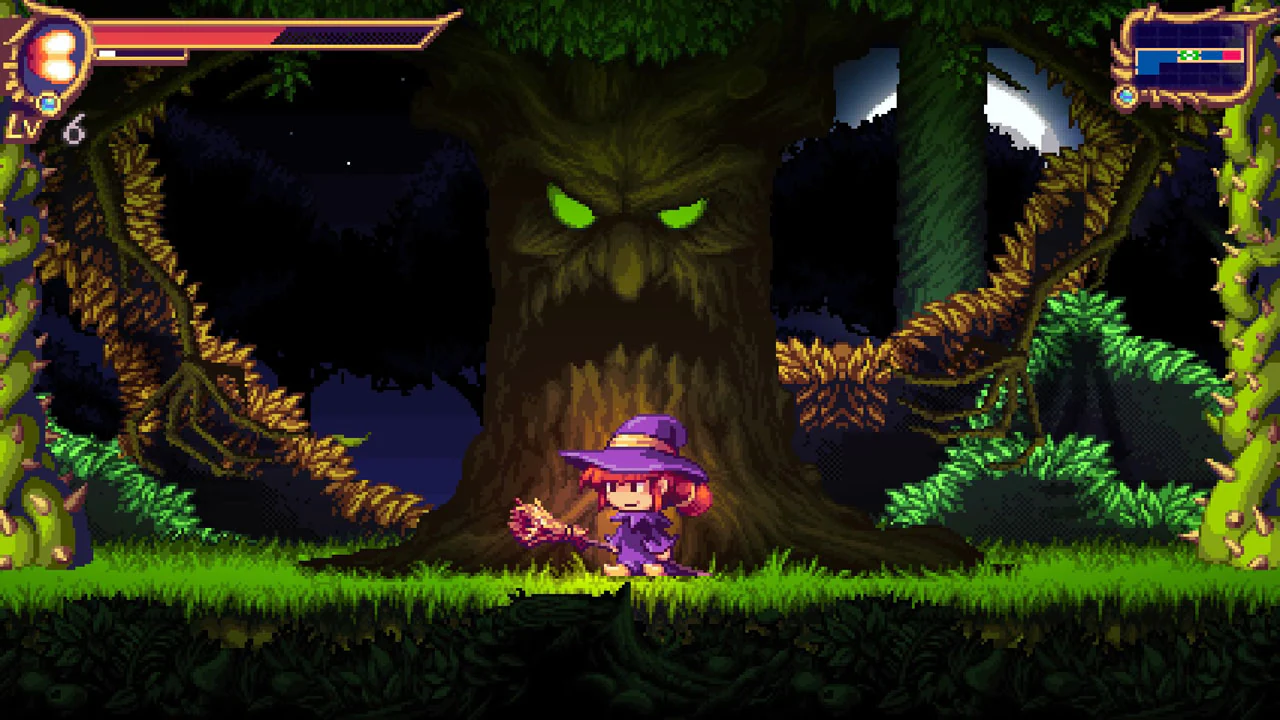This screenshot has width=1280, height=720.
Task: Select the blue gem under the minimap frame
Action: click(1126, 96)
